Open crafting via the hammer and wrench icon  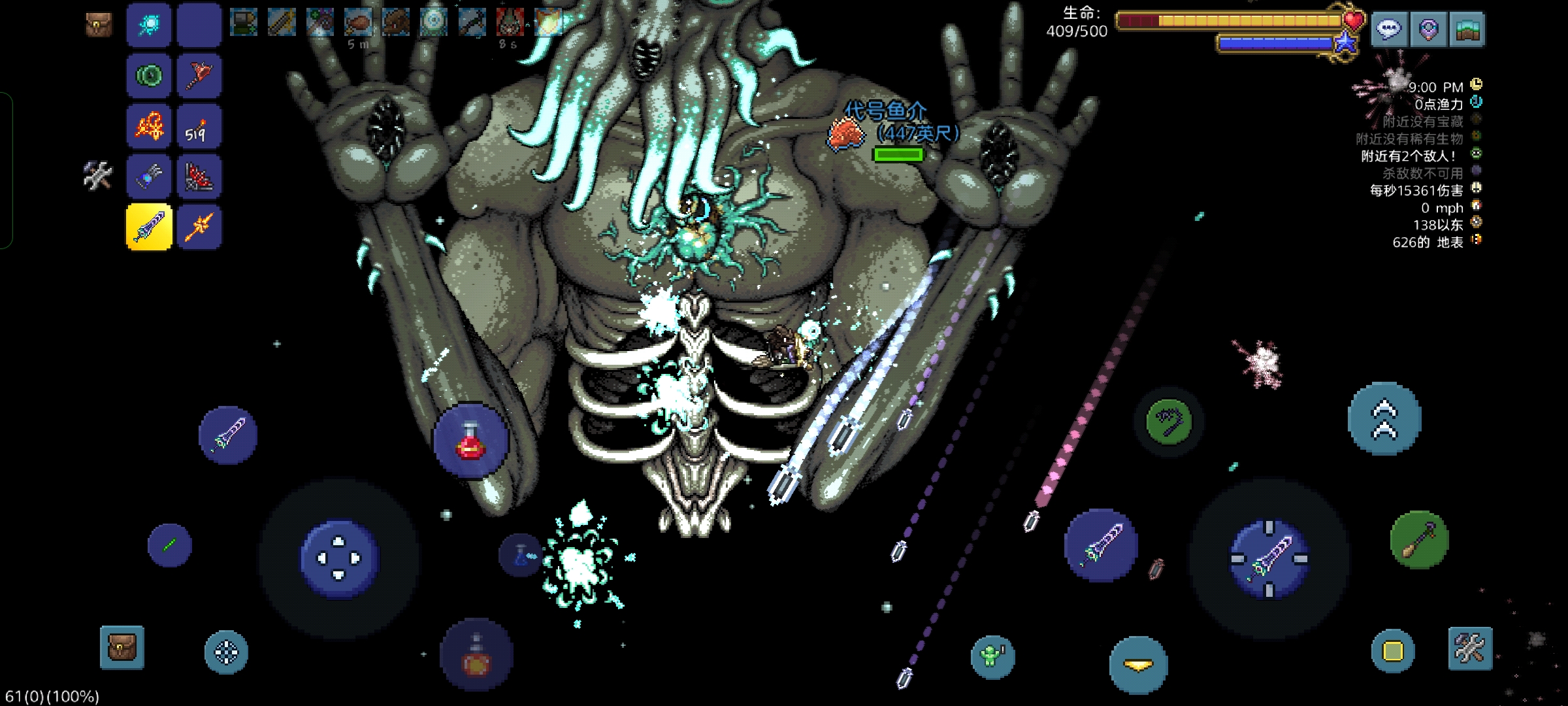98,176
